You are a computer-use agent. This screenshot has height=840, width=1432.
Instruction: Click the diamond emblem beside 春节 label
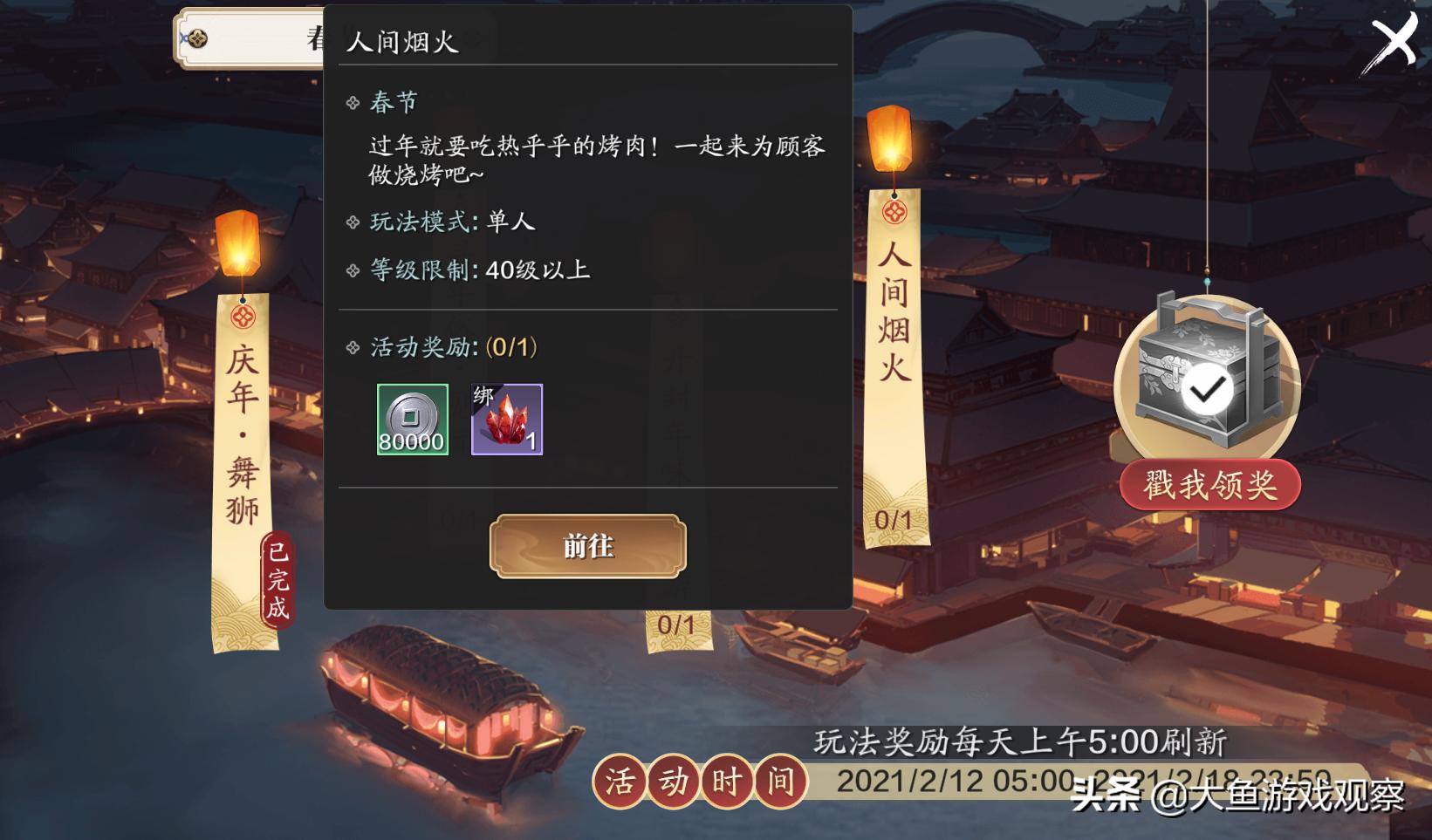coord(354,101)
